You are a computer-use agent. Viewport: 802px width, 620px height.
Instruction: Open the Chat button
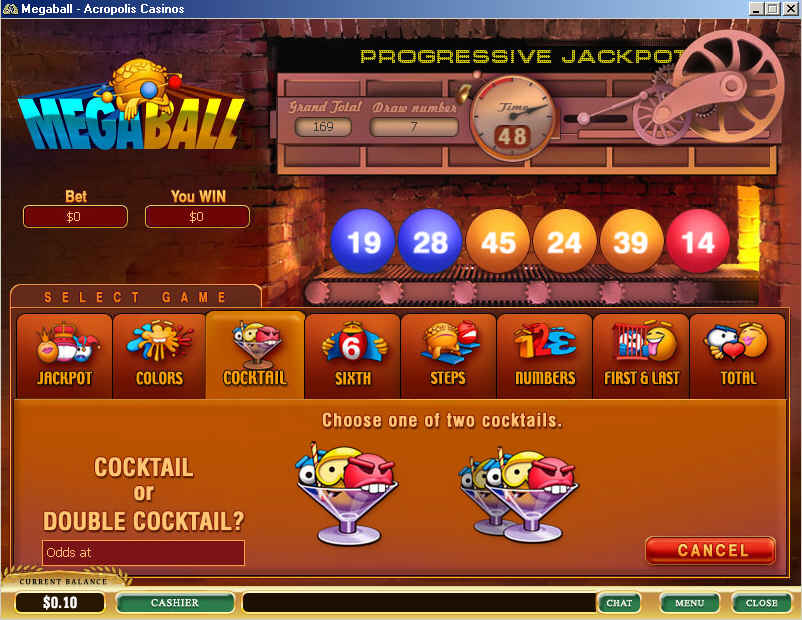pyautogui.click(x=619, y=603)
